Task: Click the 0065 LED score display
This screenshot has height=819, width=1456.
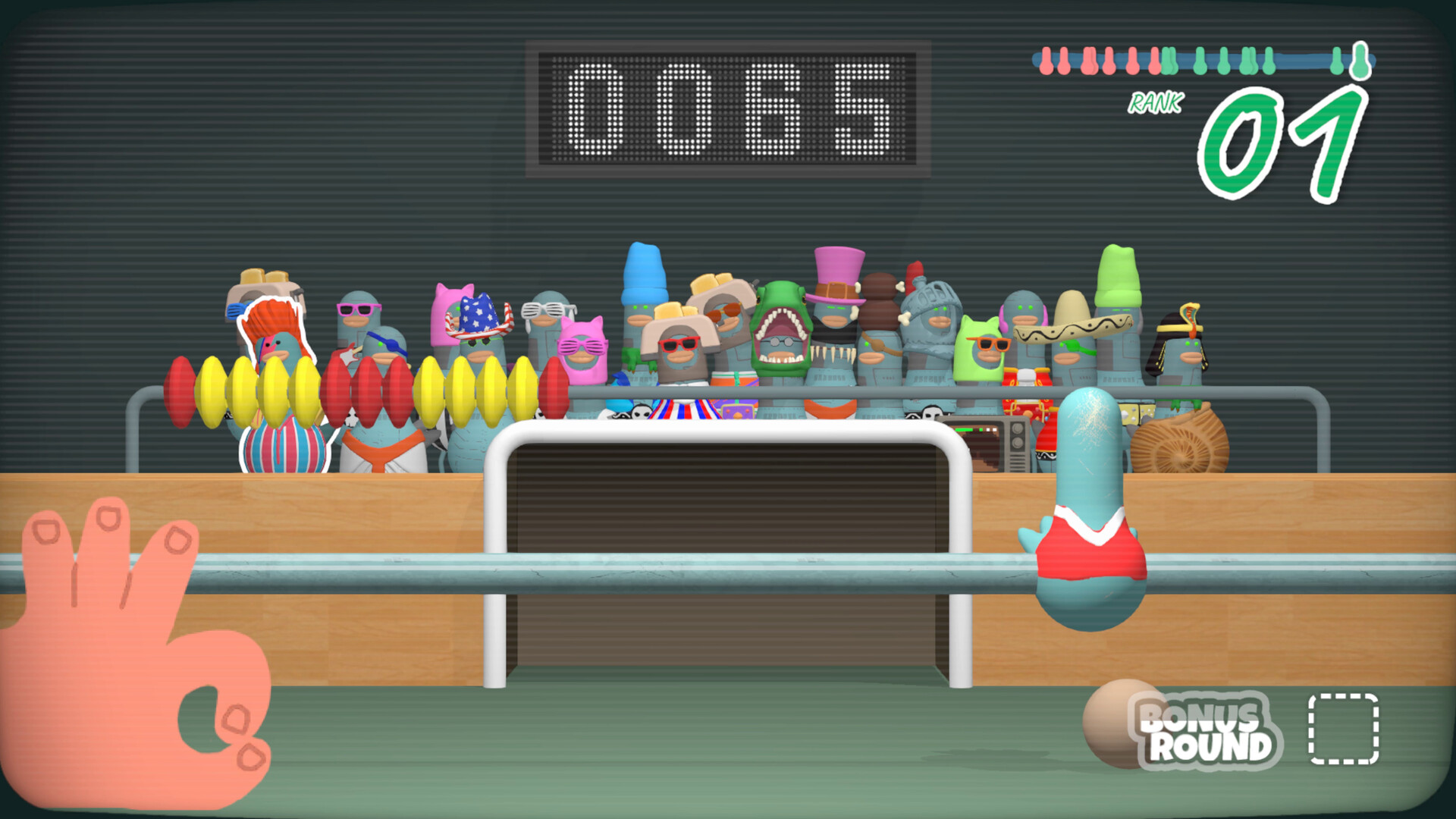Action: pos(728,110)
